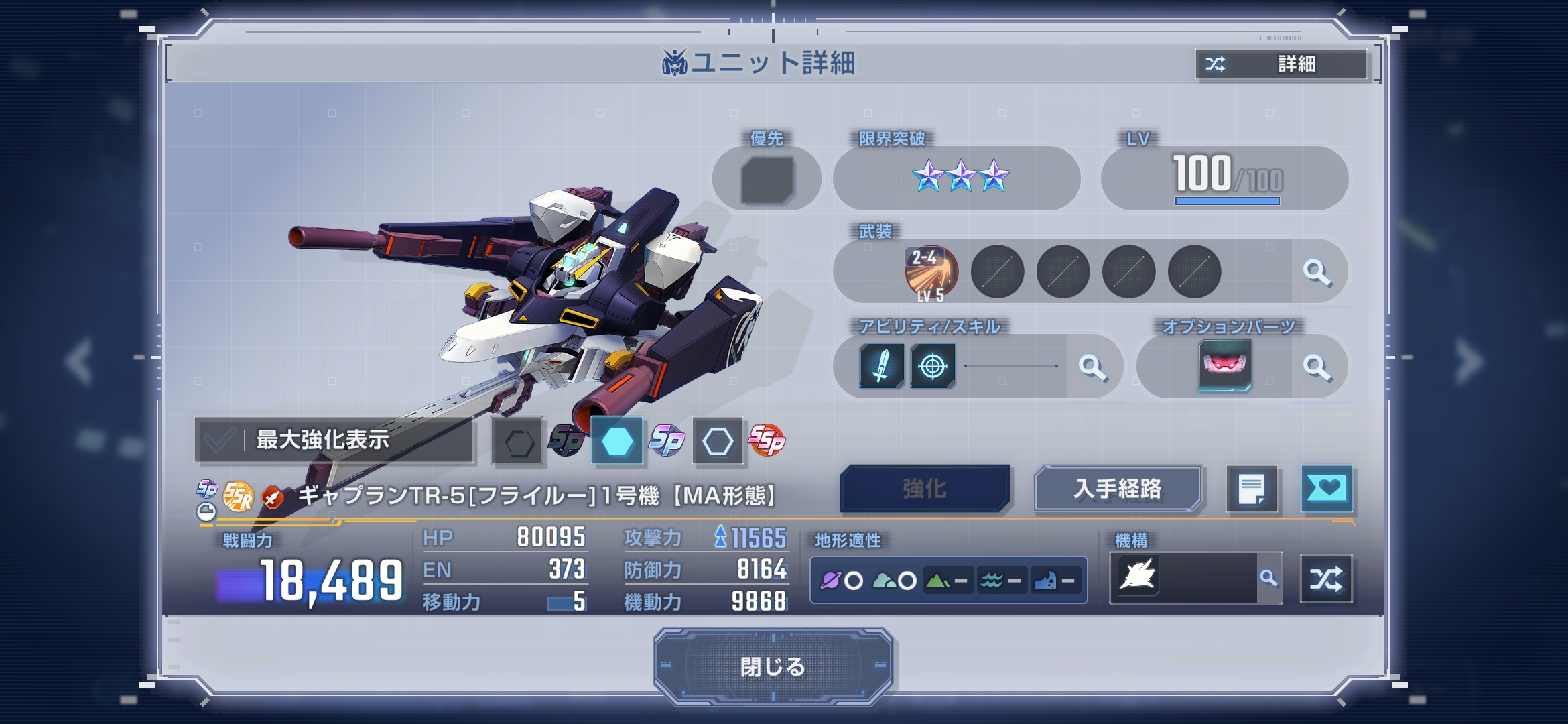
Task: Select the sword ability icon
Action: click(x=881, y=366)
